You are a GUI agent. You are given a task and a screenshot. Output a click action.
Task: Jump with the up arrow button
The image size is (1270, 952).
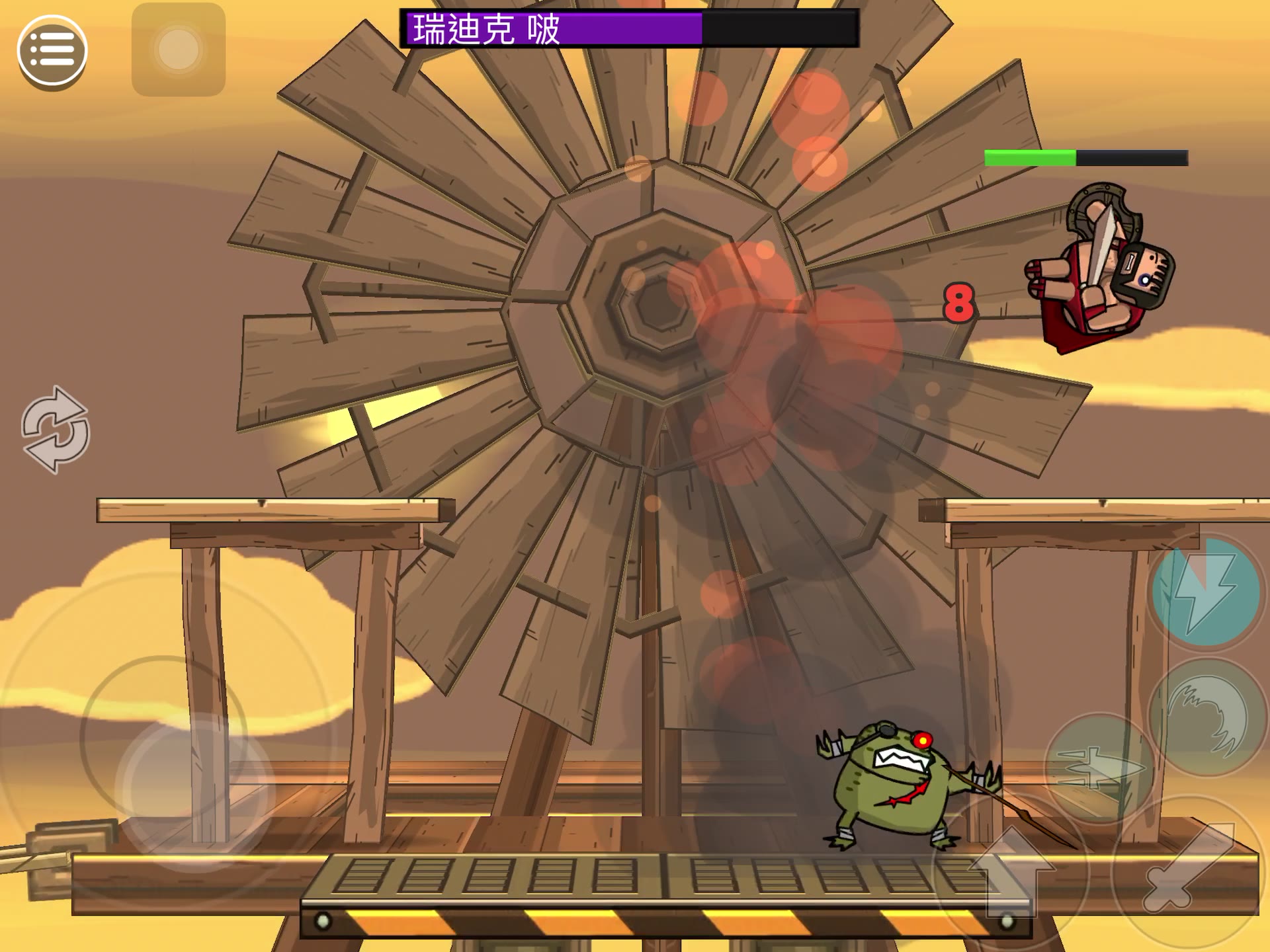click(x=1011, y=871)
